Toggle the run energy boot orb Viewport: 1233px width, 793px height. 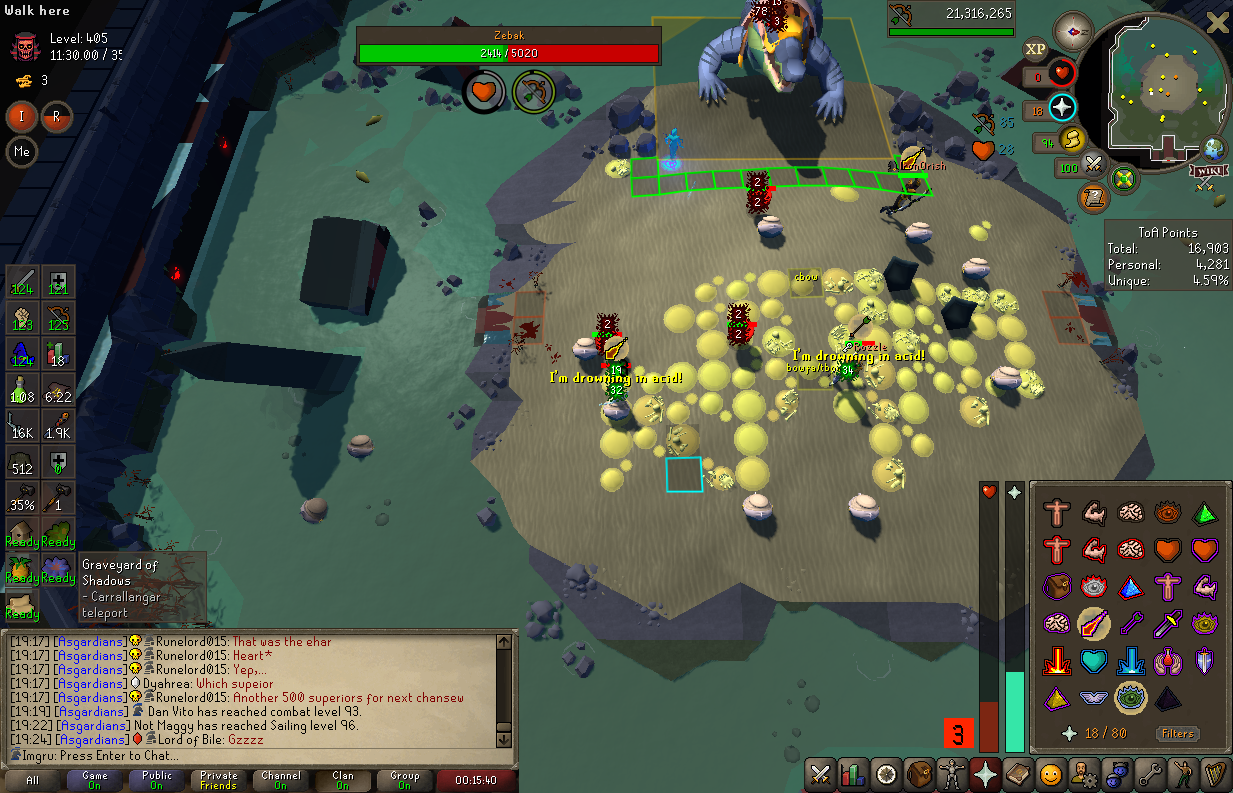coord(1073,140)
